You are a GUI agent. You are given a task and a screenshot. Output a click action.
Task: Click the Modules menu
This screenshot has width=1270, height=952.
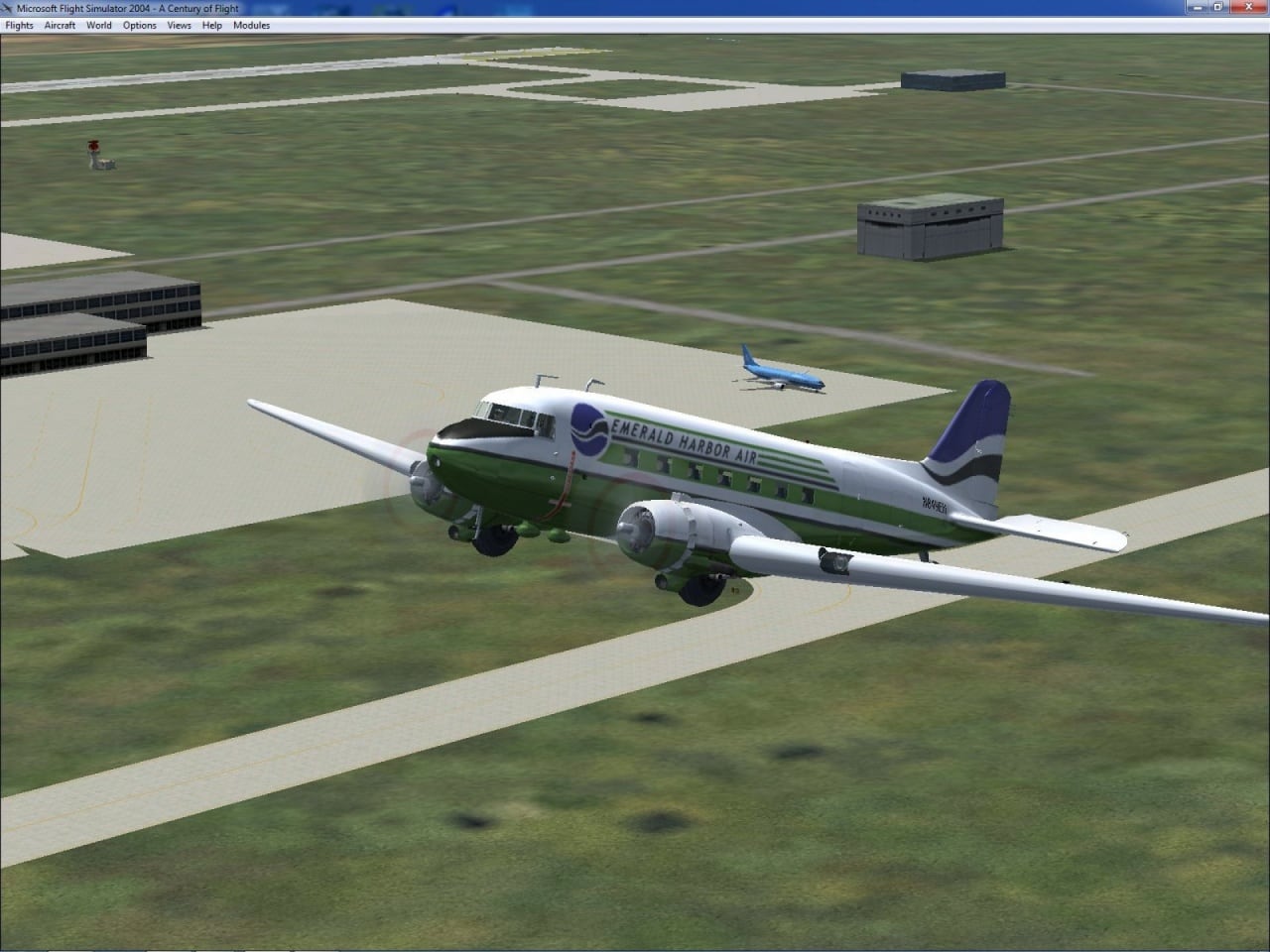[x=251, y=25]
